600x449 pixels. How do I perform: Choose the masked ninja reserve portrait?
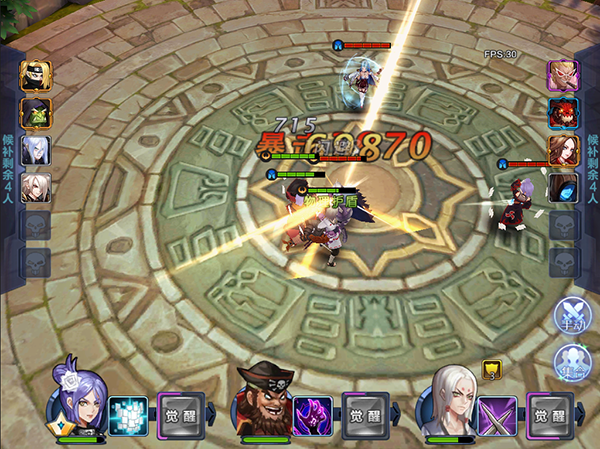click(x=36, y=75)
